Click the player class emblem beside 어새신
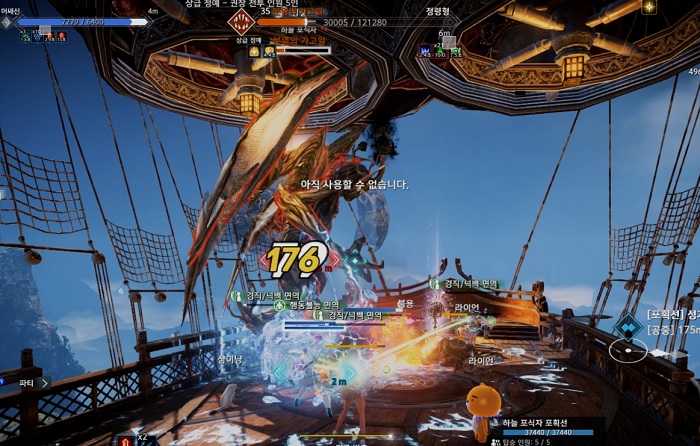This screenshot has height=446, width=700. point(7,20)
